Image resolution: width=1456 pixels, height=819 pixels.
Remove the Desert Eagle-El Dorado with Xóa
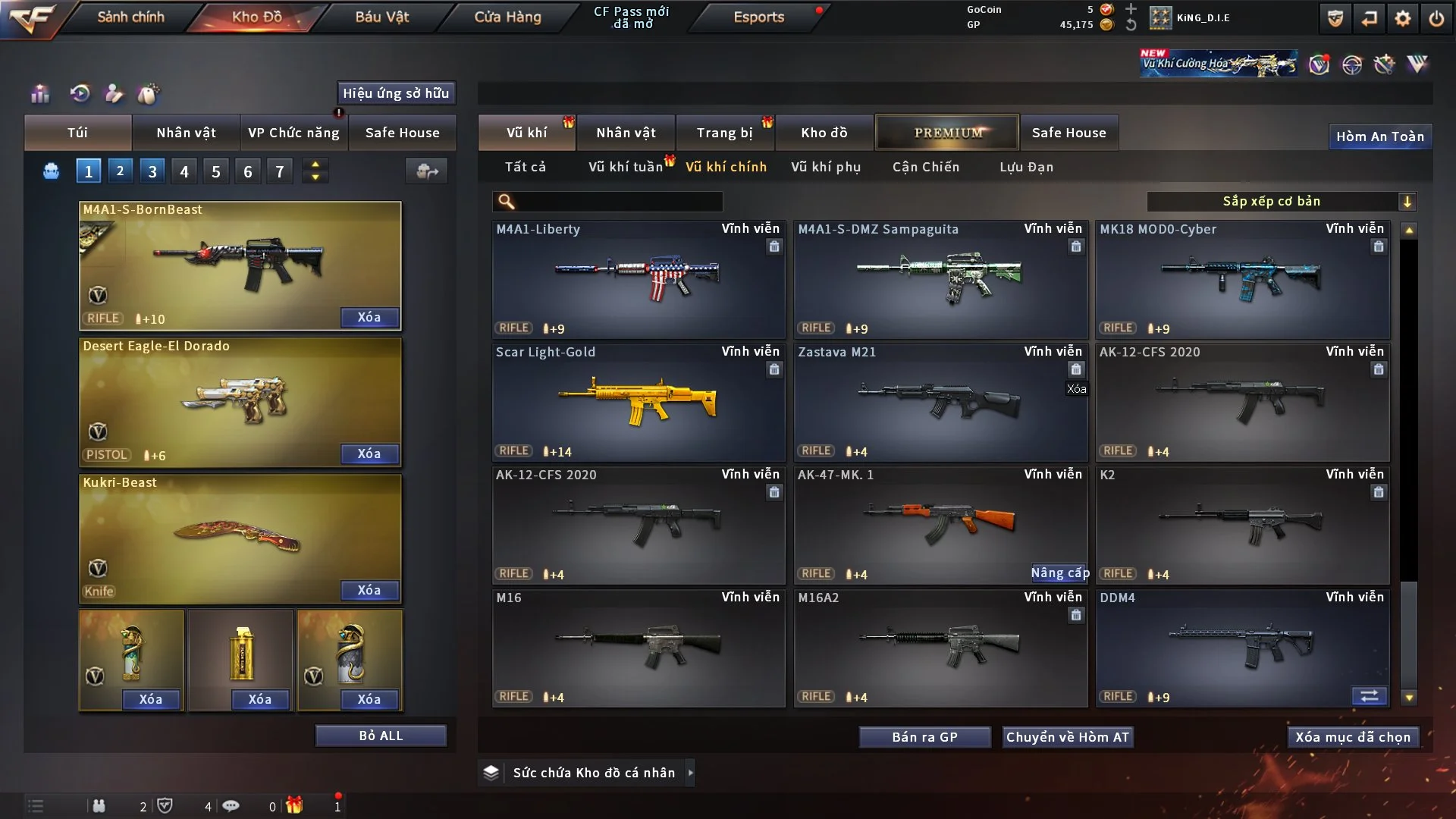click(x=369, y=453)
